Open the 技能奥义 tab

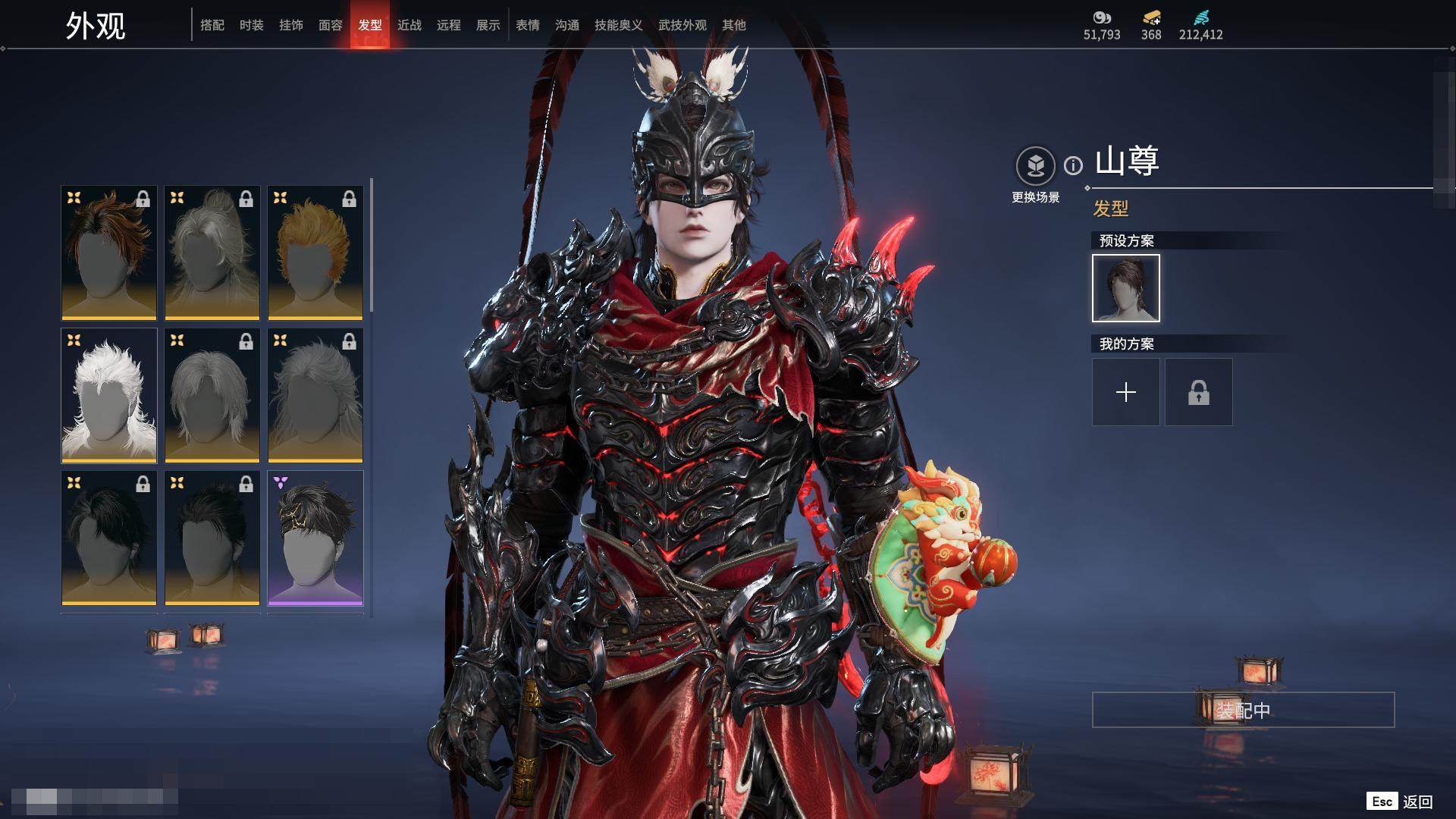coord(619,25)
